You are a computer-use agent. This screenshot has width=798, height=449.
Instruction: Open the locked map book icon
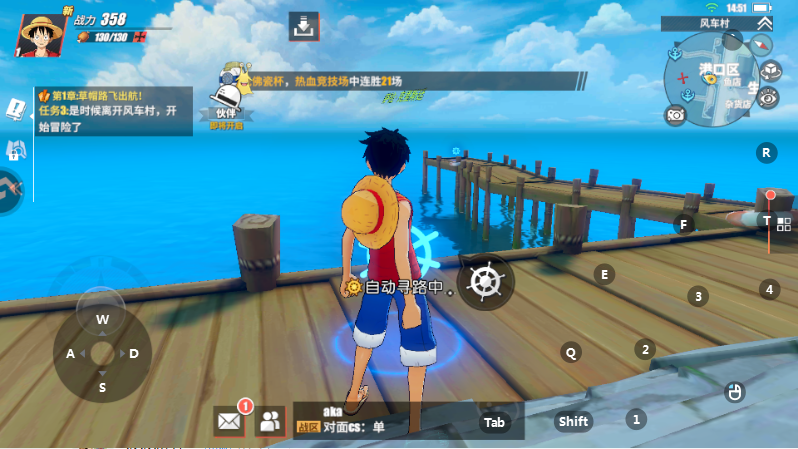coord(15,151)
